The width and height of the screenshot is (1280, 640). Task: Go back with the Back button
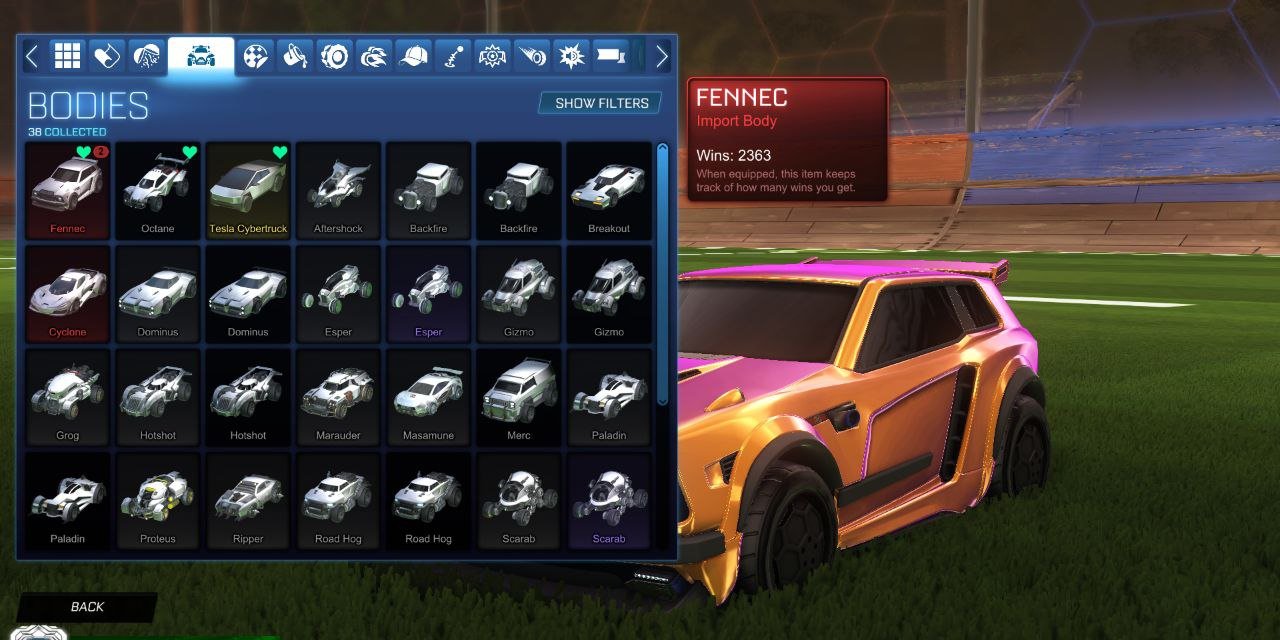tap(87, 606)
